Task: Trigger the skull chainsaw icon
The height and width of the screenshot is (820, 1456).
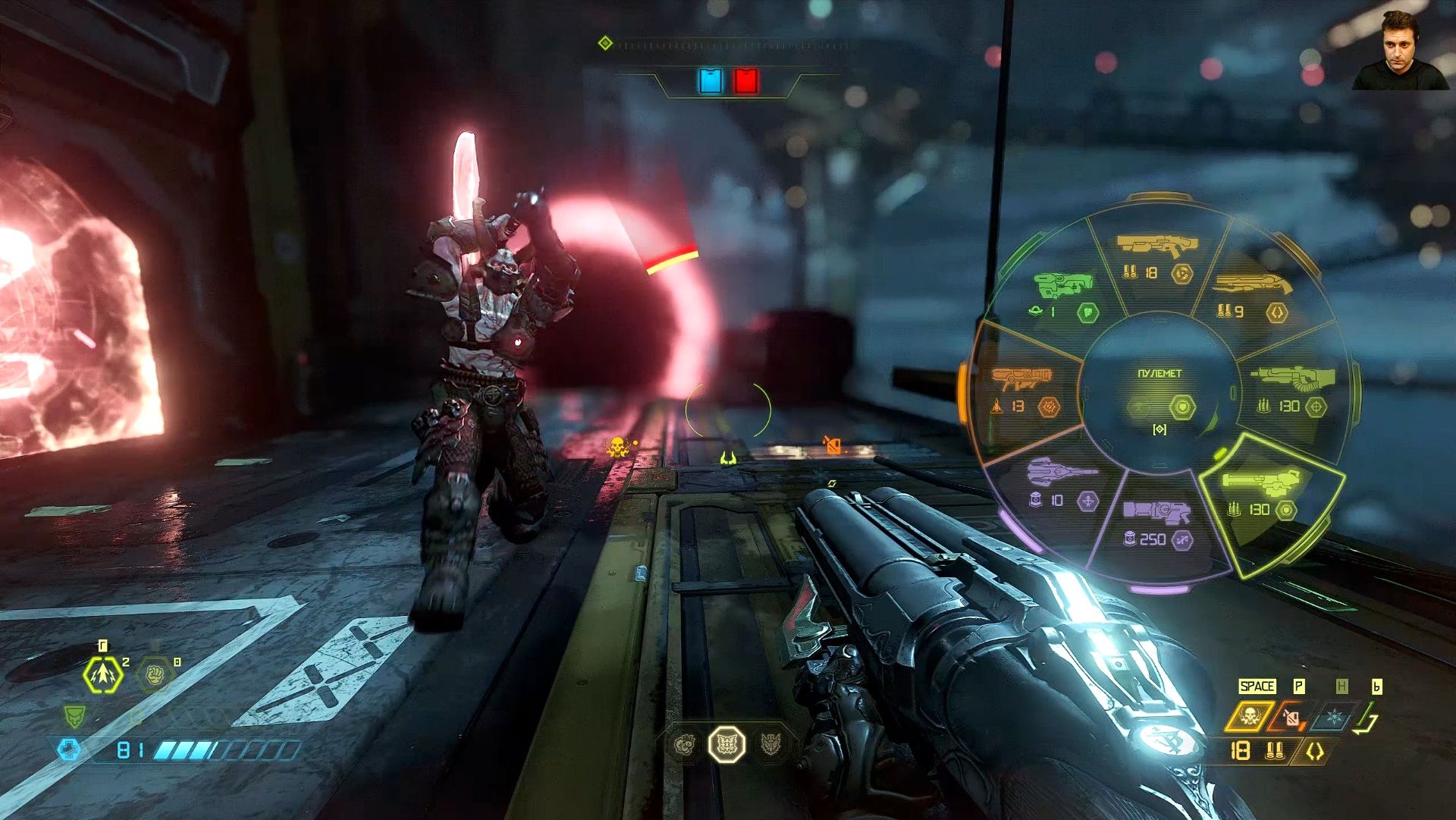Action: point(1249,717)
